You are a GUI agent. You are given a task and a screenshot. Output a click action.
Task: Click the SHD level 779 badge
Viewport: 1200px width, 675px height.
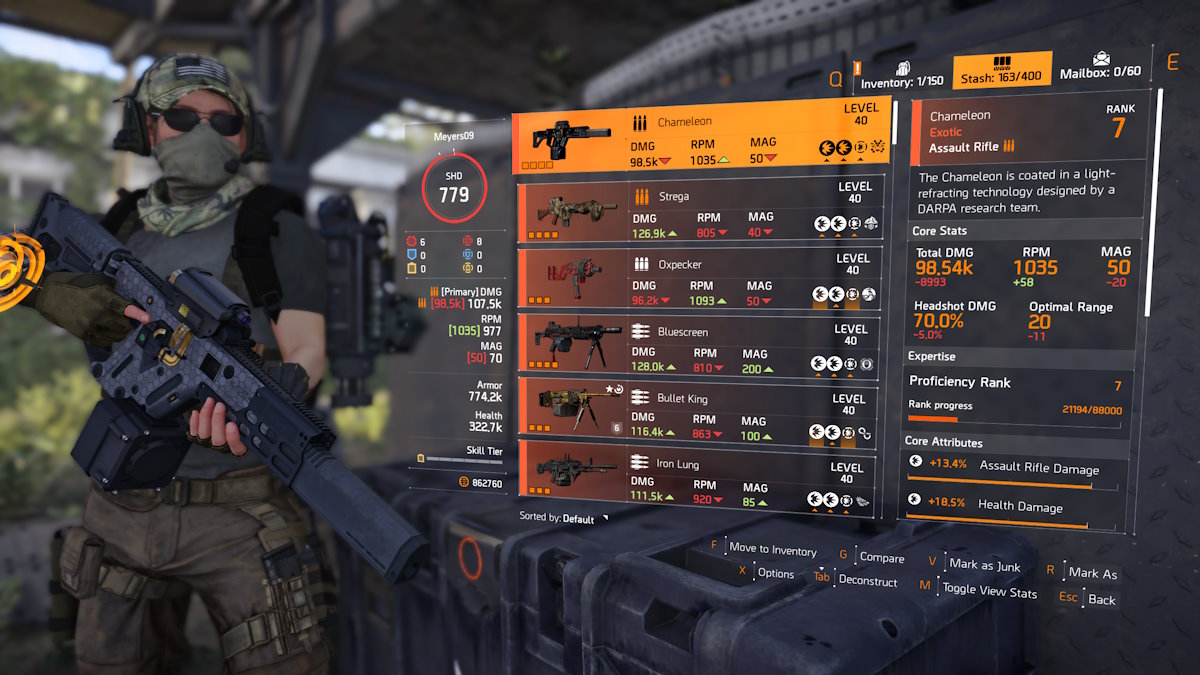point(453,187)
